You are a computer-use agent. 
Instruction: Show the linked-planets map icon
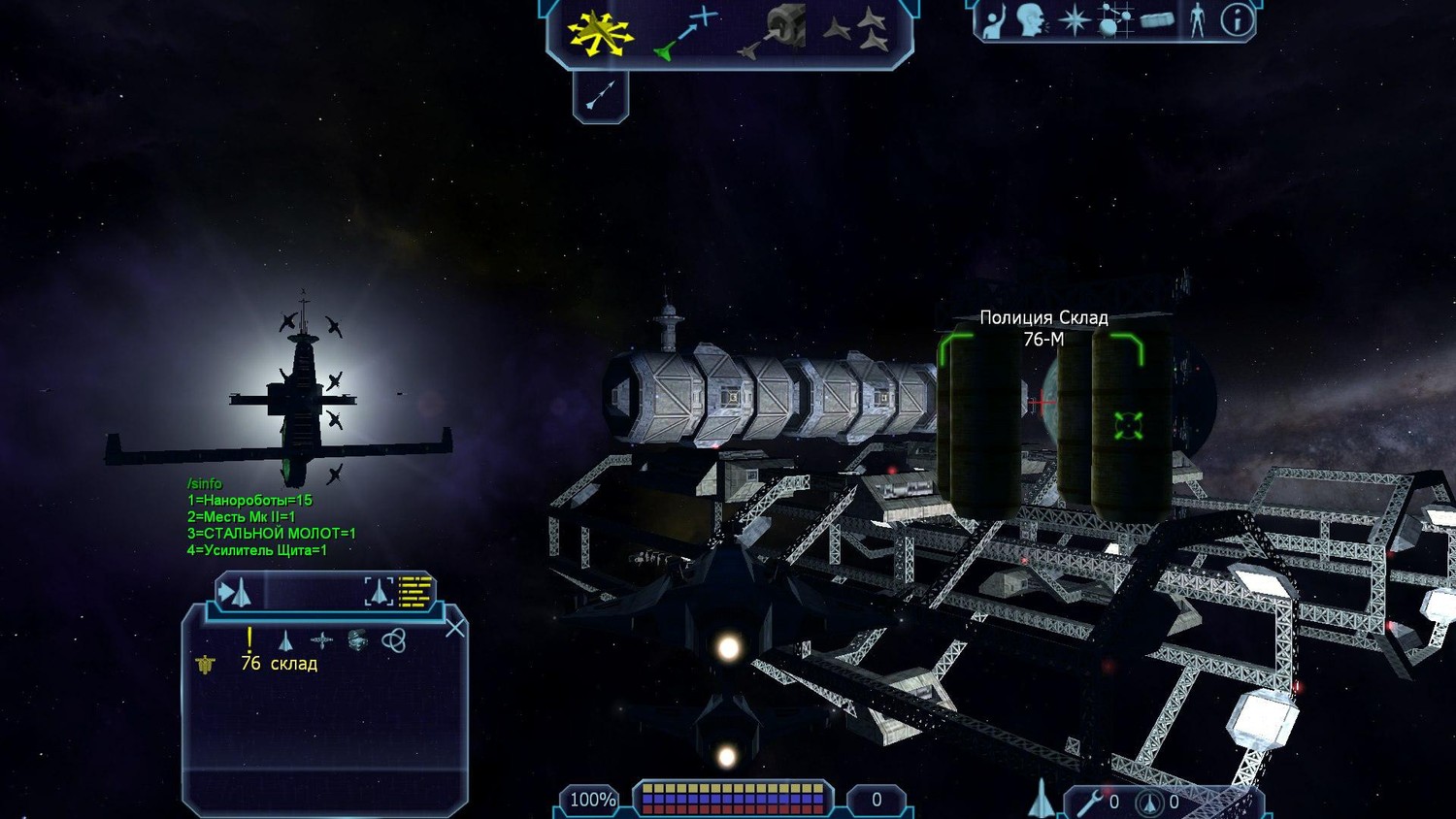coord(1114,20)
